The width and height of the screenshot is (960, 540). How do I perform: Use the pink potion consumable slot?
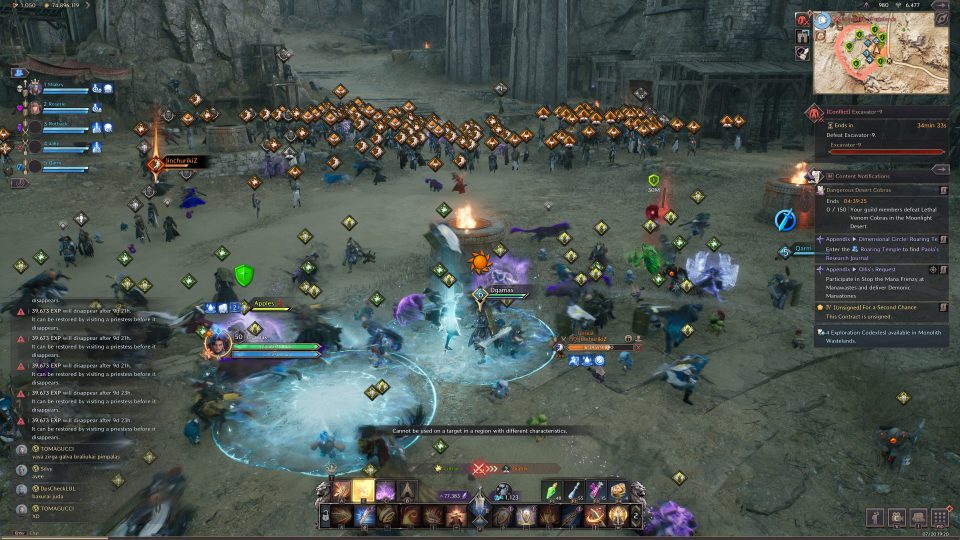pyautogui.click(x=597, y=490)
